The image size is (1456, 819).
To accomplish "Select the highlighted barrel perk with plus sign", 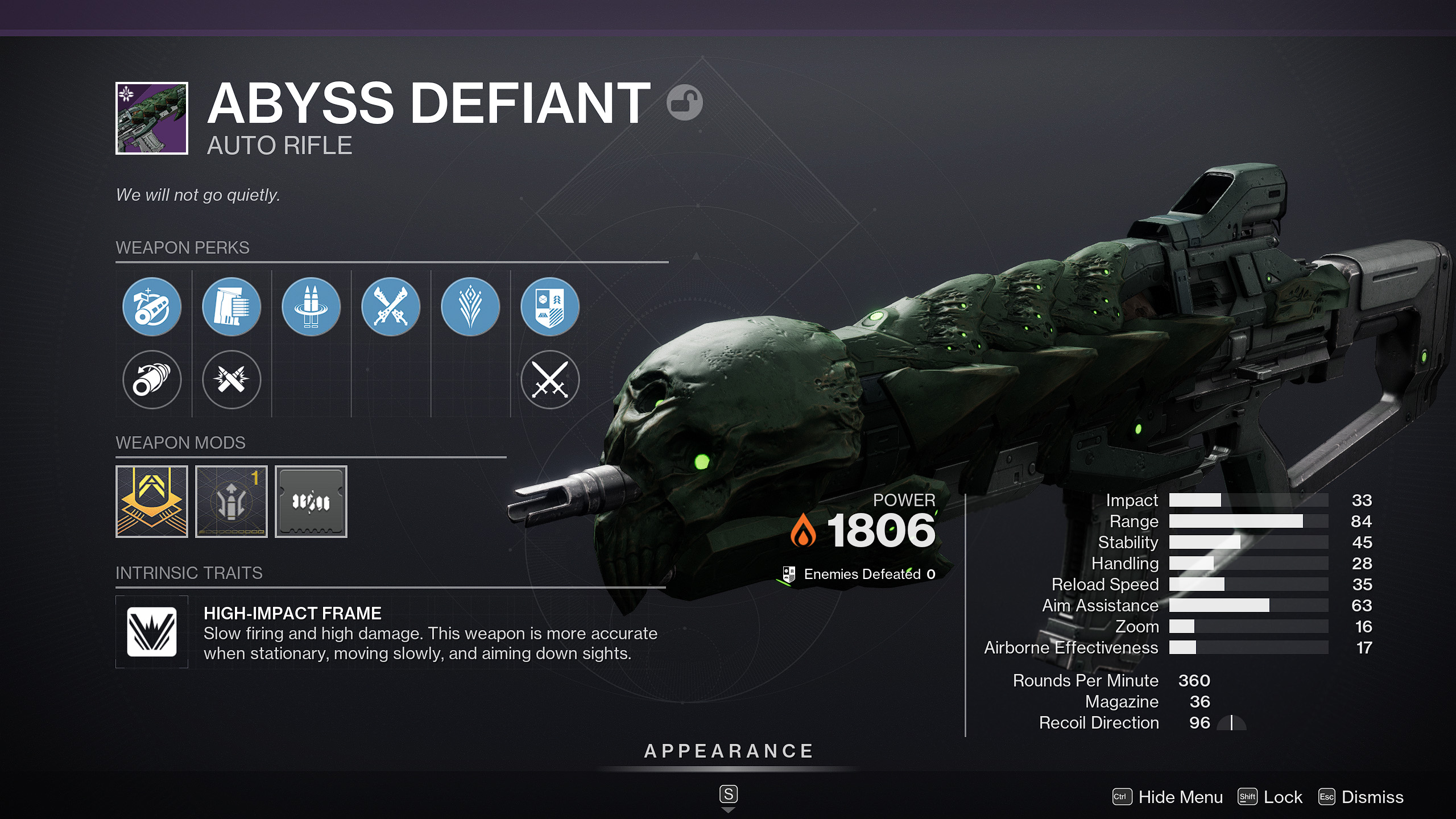I will click(x=152, y=307).
